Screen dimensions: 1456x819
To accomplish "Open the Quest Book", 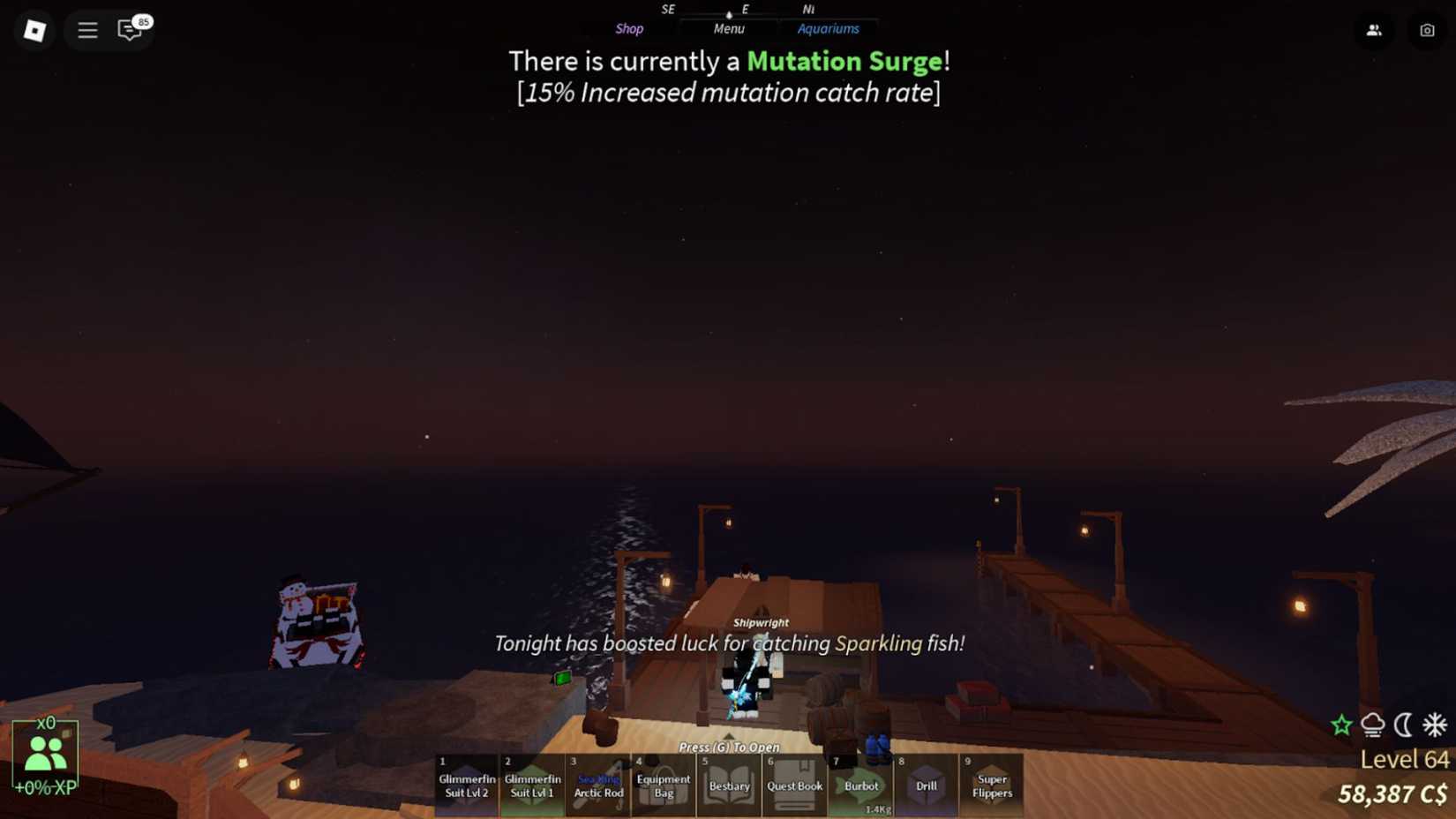I will tap(794, 785).
